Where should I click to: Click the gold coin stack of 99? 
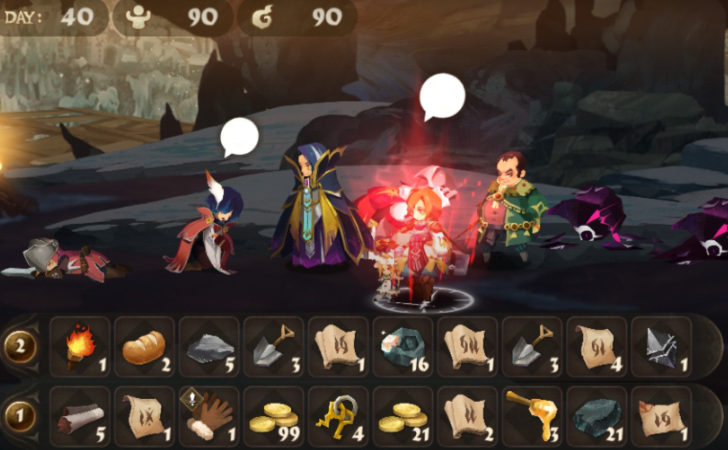click(x=273, y=416)
